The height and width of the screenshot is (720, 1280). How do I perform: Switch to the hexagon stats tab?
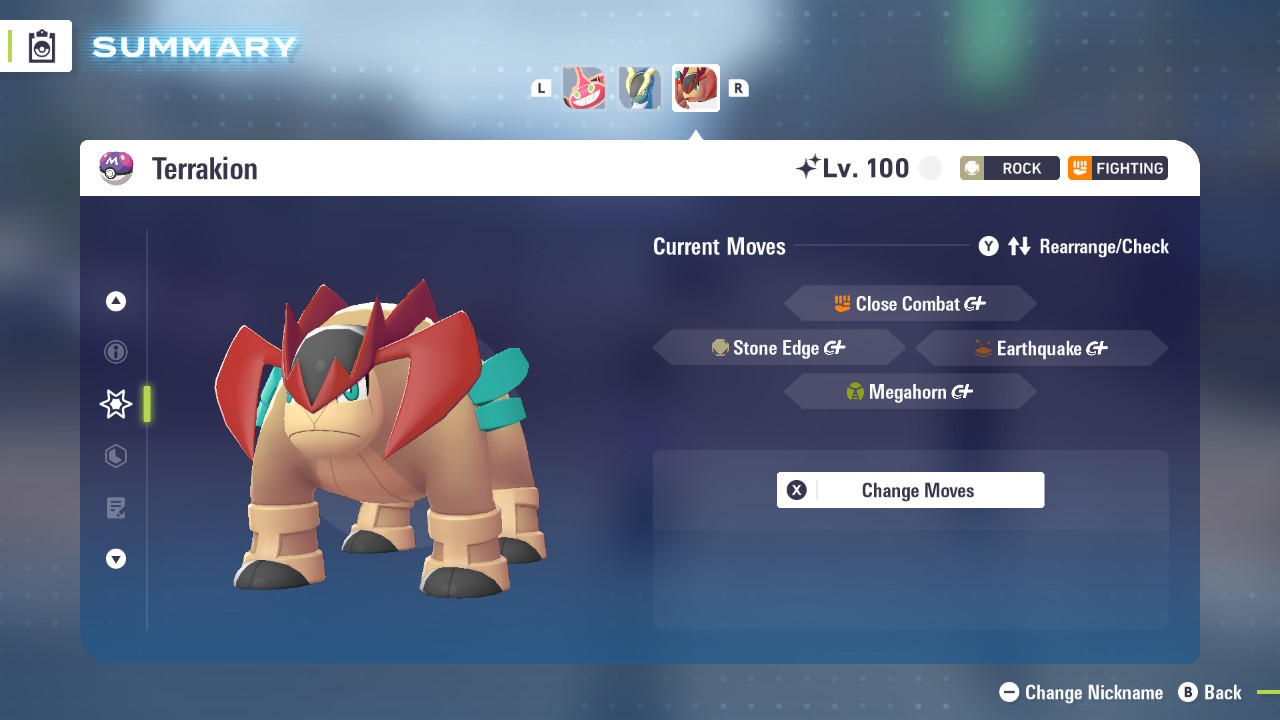[x=116, y=456]
